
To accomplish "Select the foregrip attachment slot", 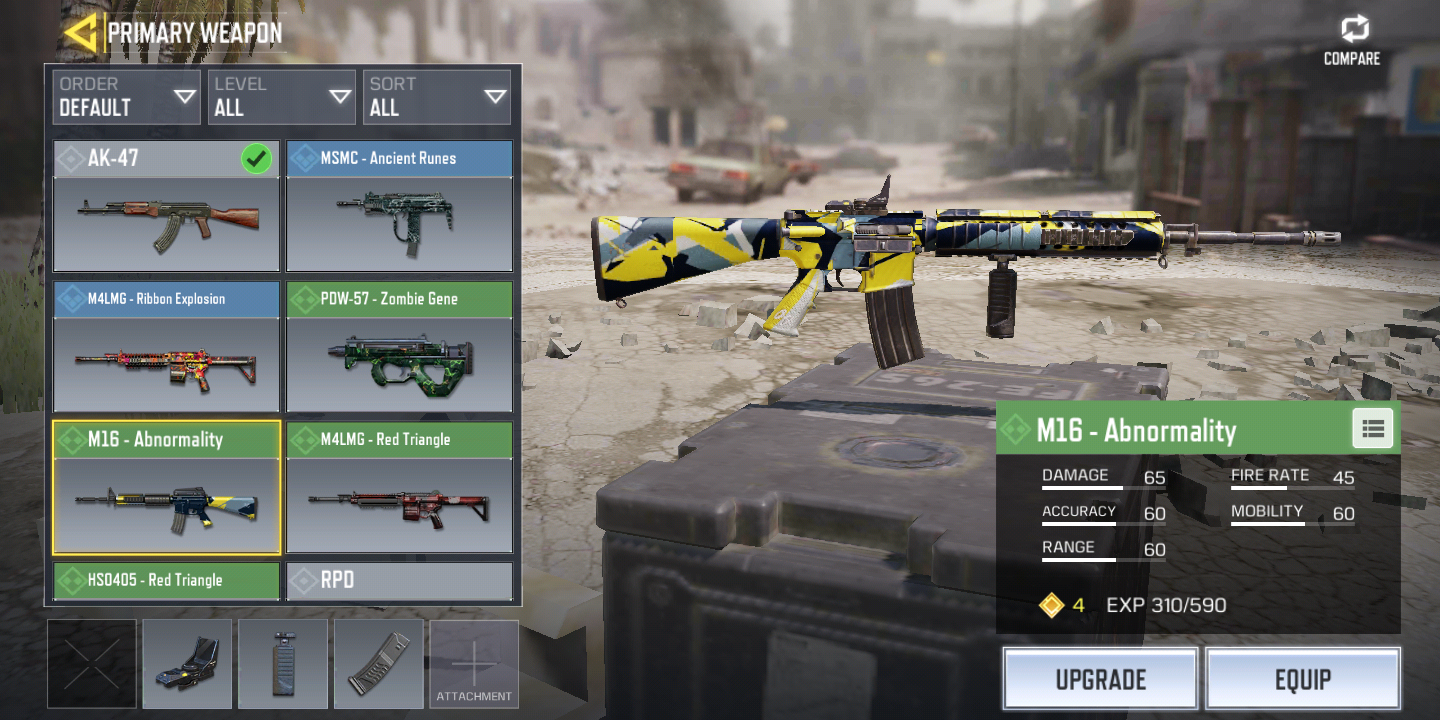I will 283,664.
